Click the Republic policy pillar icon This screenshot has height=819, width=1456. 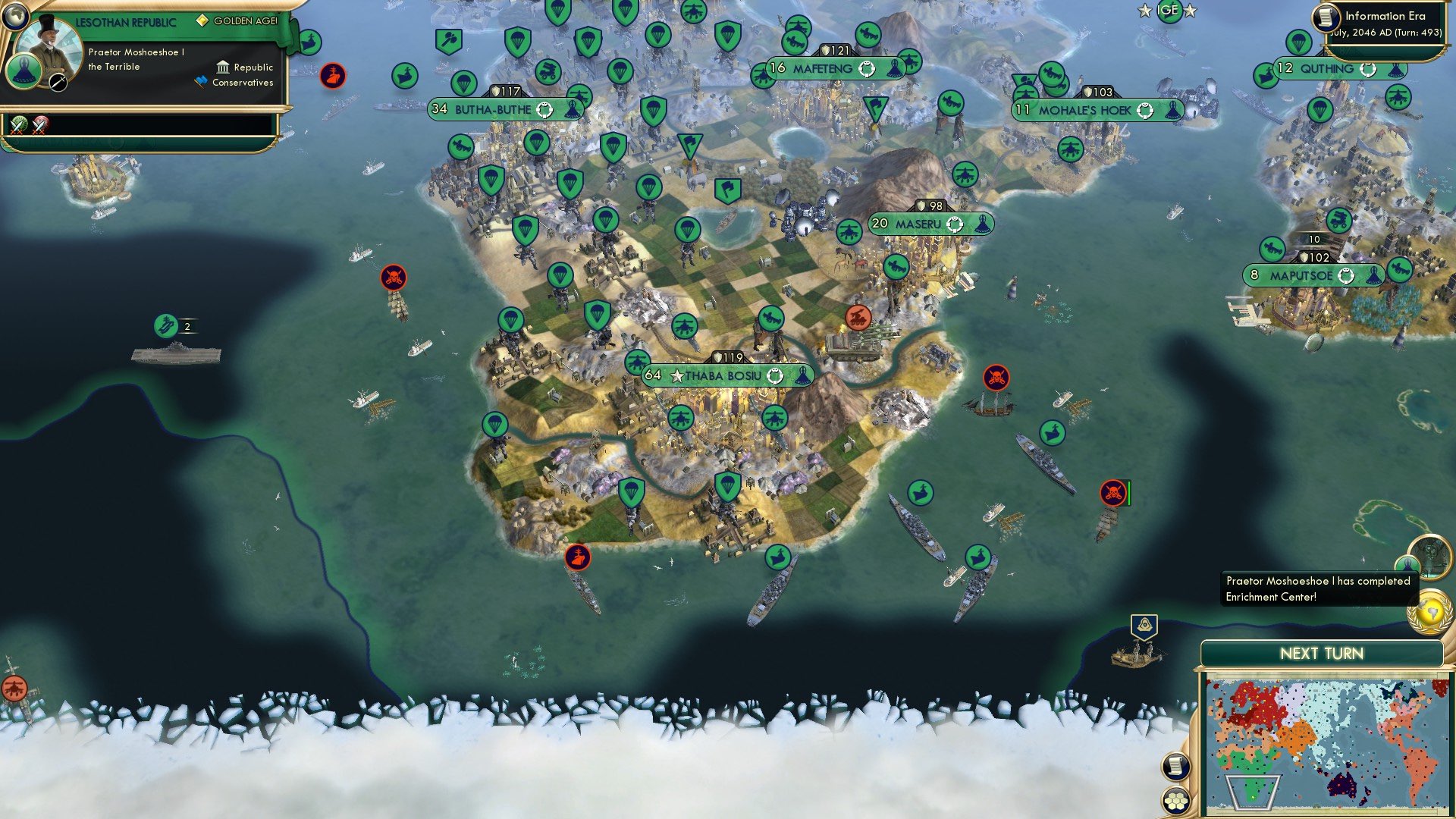(222, 67)
